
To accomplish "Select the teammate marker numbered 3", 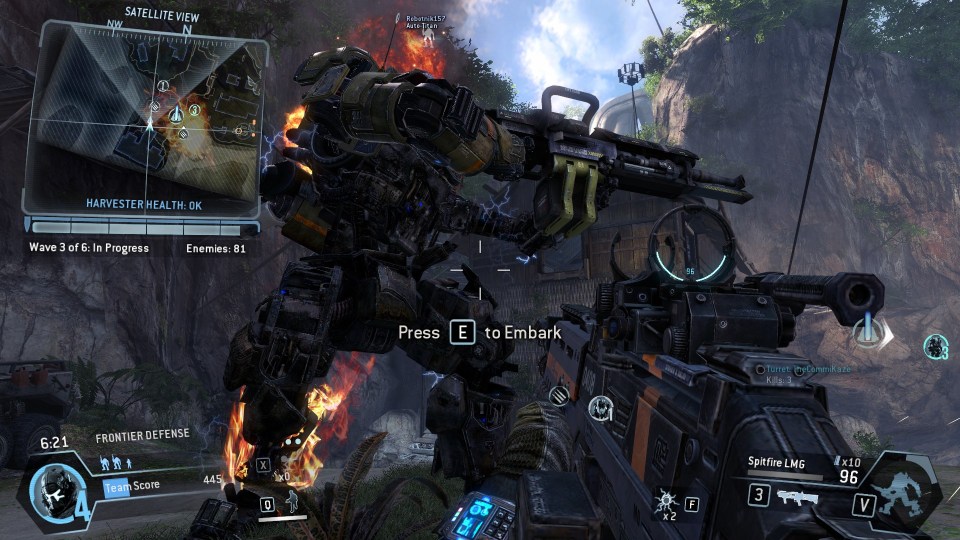I will click(x=935, y=347).
